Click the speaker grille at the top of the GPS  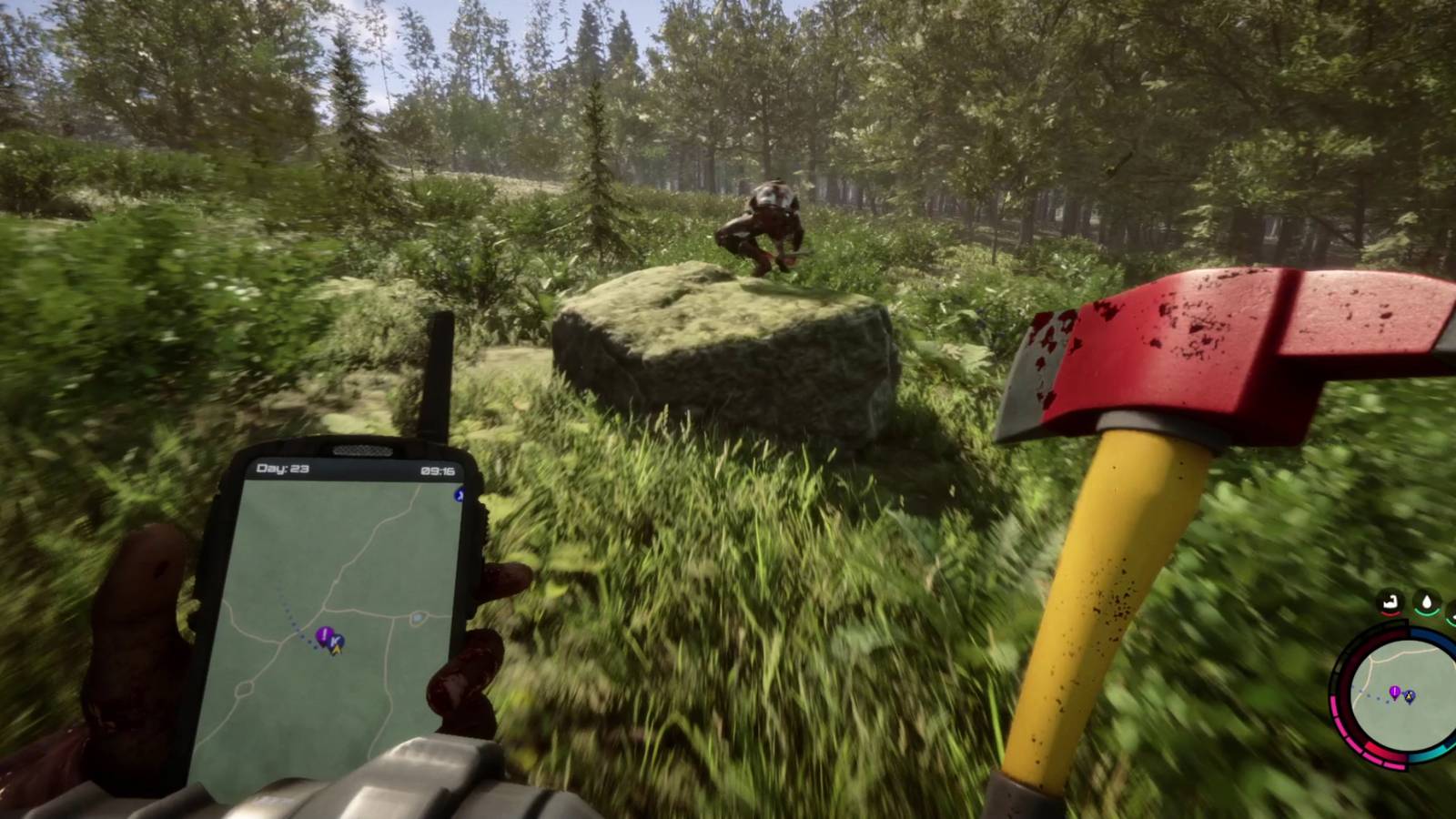coord(361,451)
